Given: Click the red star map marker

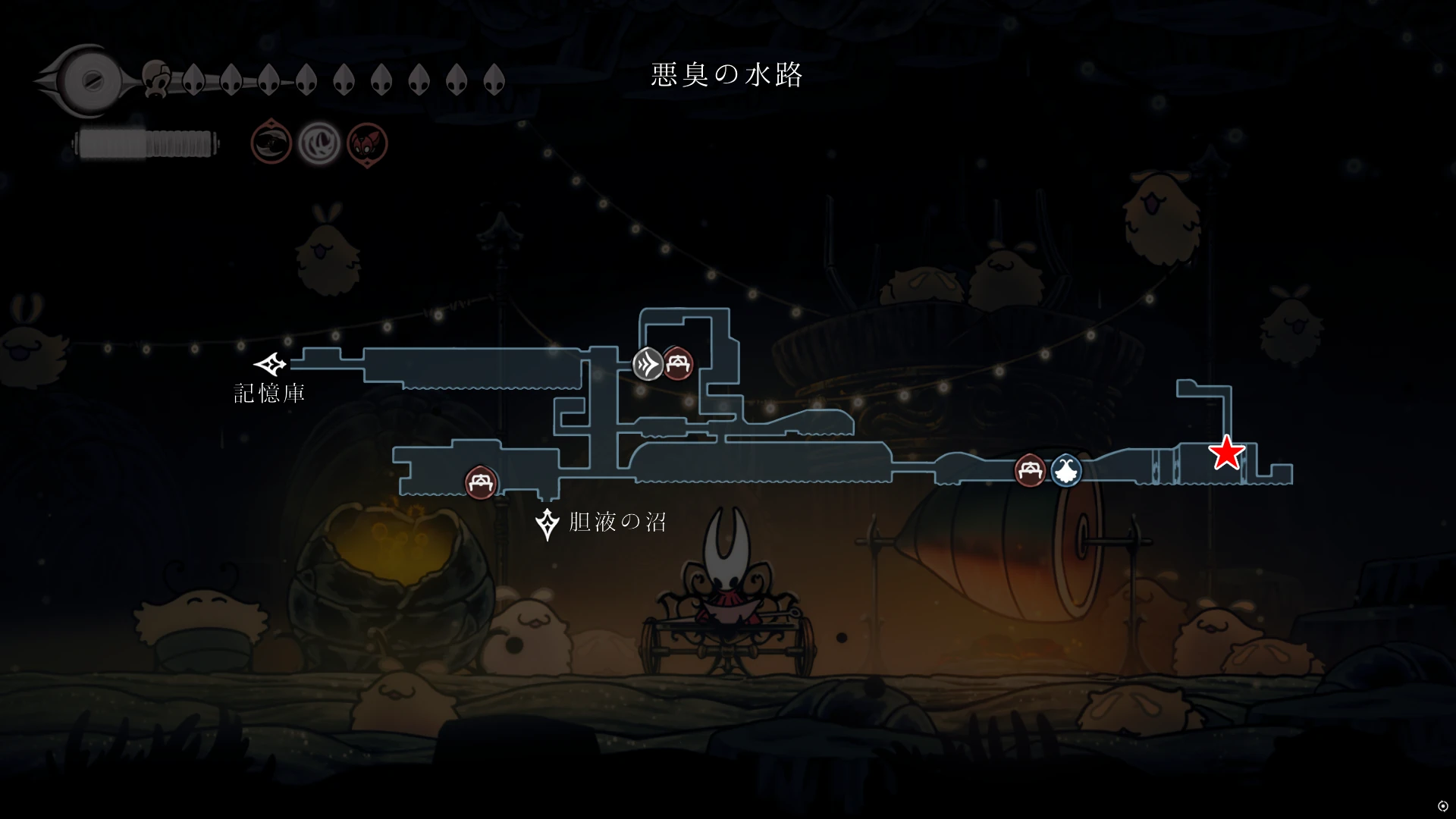Looking at the screenshot, I should (x=1226, y=453).
